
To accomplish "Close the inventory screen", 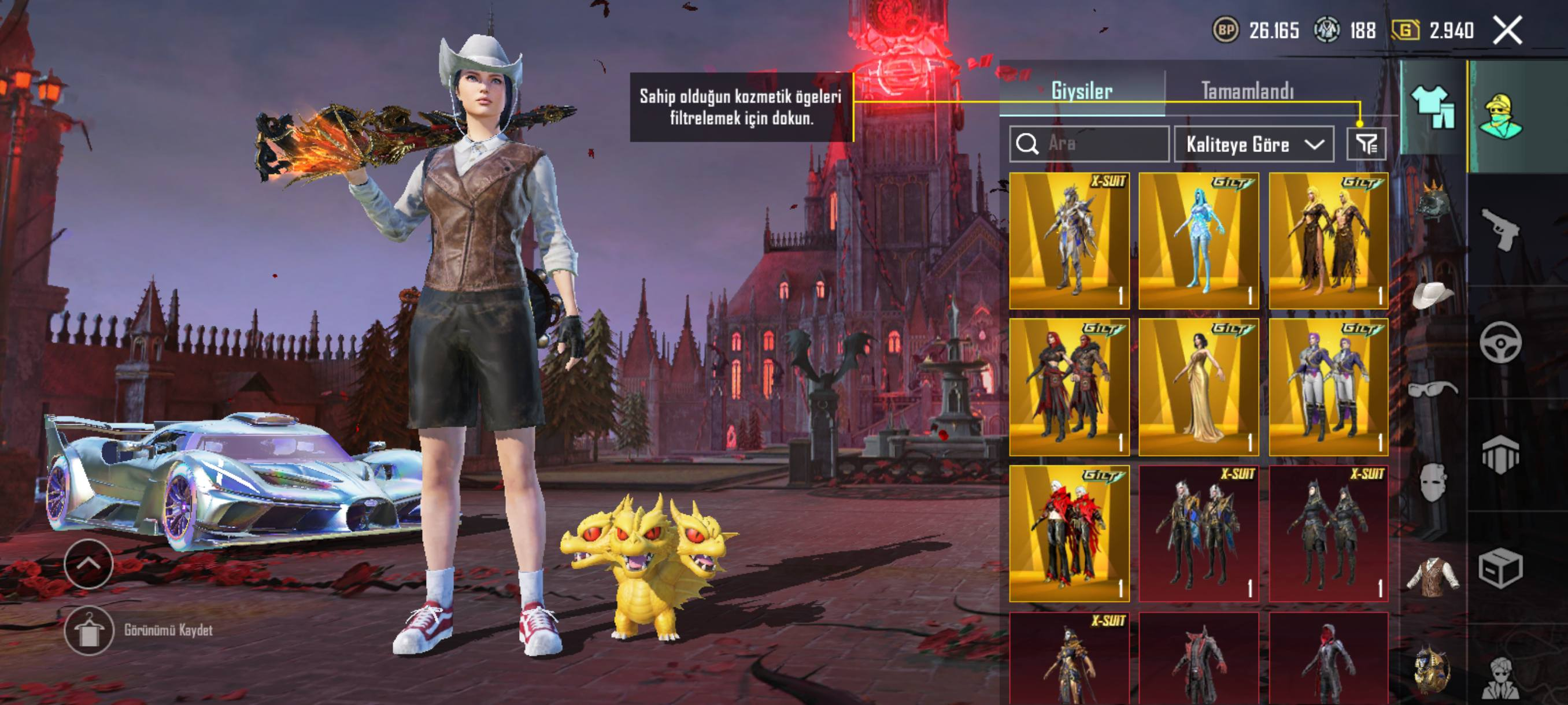I will pyautogui.click(x=1507, y=30).
